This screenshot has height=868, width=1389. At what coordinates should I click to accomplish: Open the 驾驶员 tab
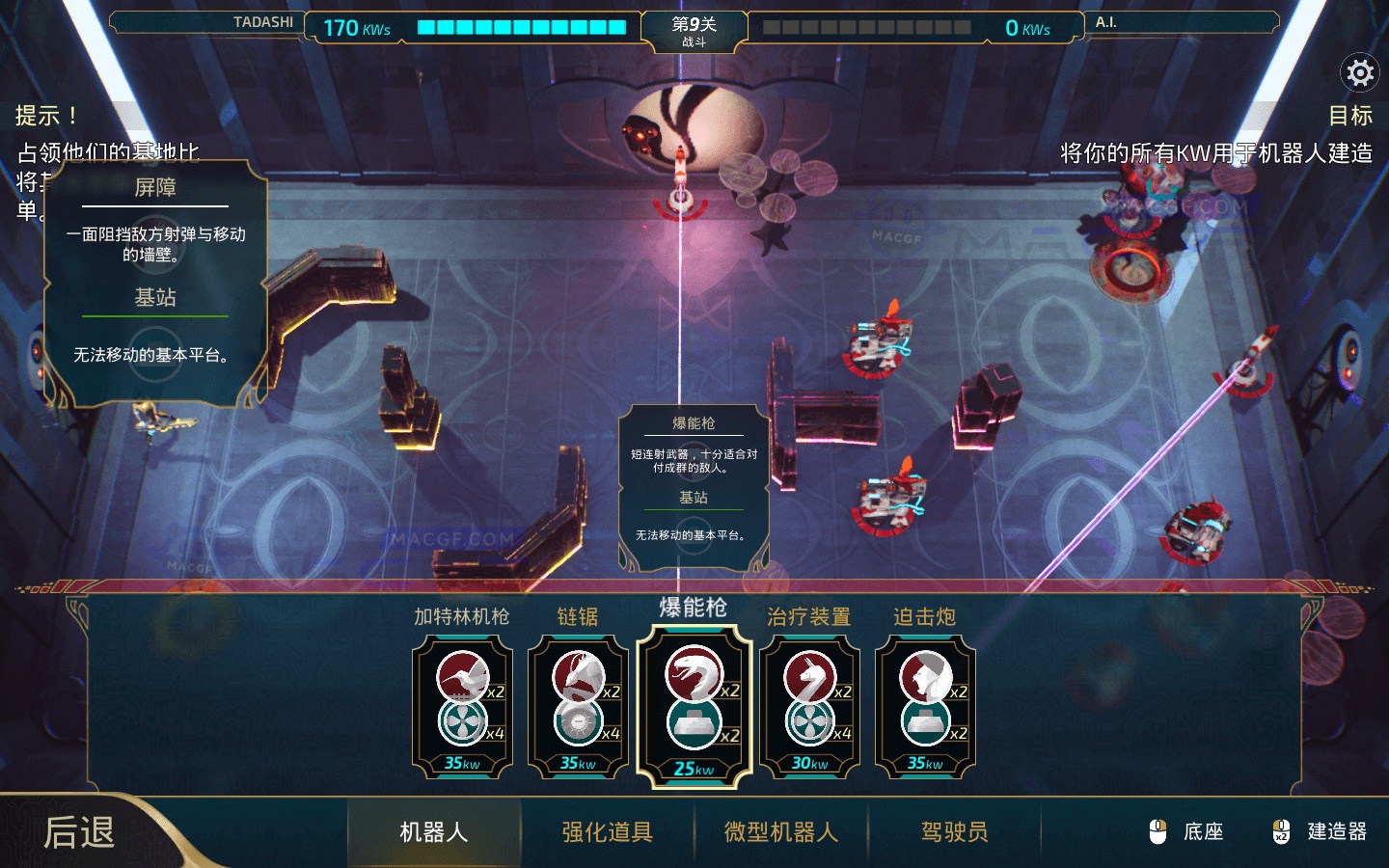pyautogui.click(x=953, y=831)
